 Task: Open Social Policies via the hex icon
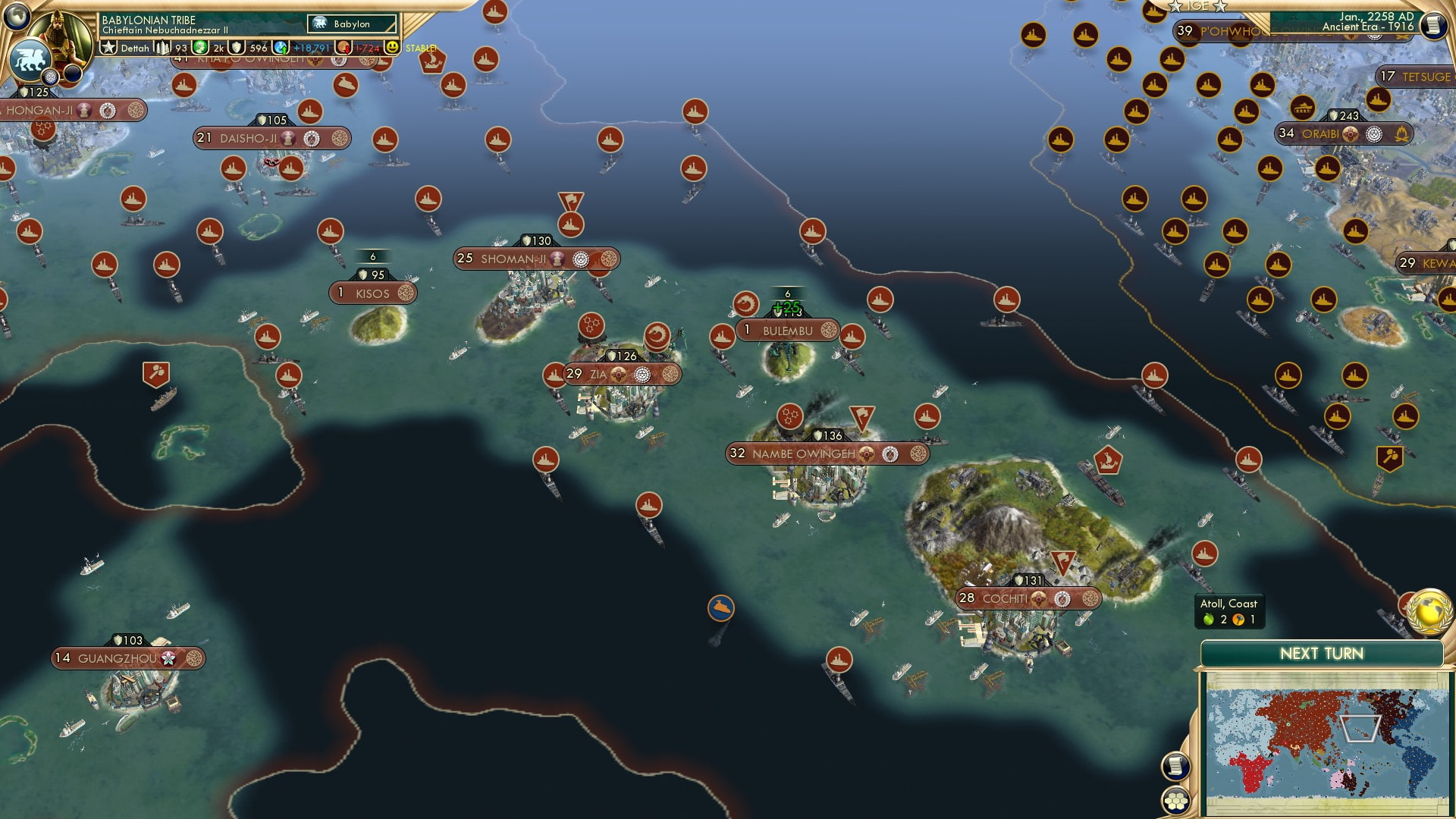(1174, 802)
